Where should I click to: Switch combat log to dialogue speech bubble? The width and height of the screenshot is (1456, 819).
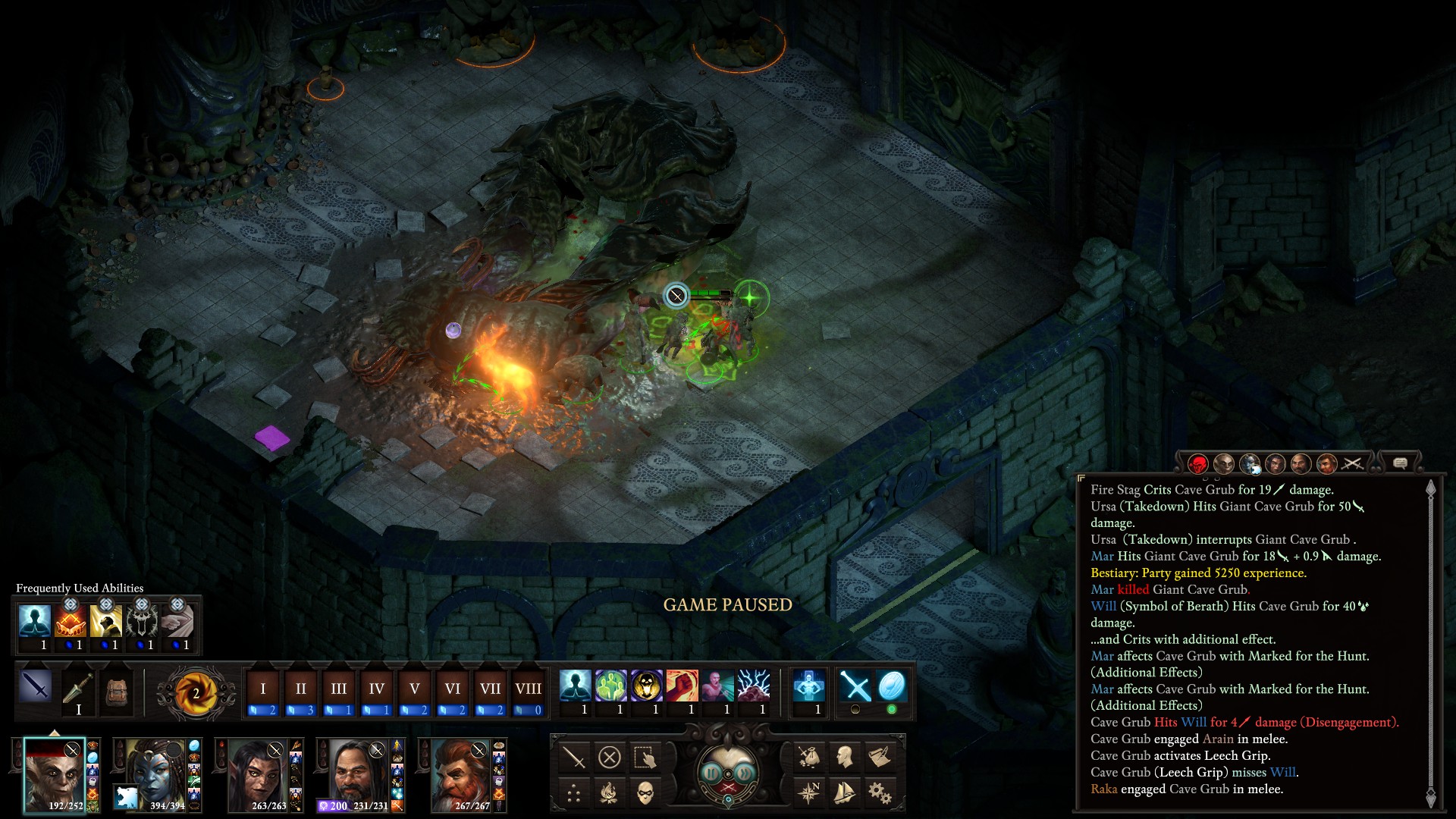1400,463
